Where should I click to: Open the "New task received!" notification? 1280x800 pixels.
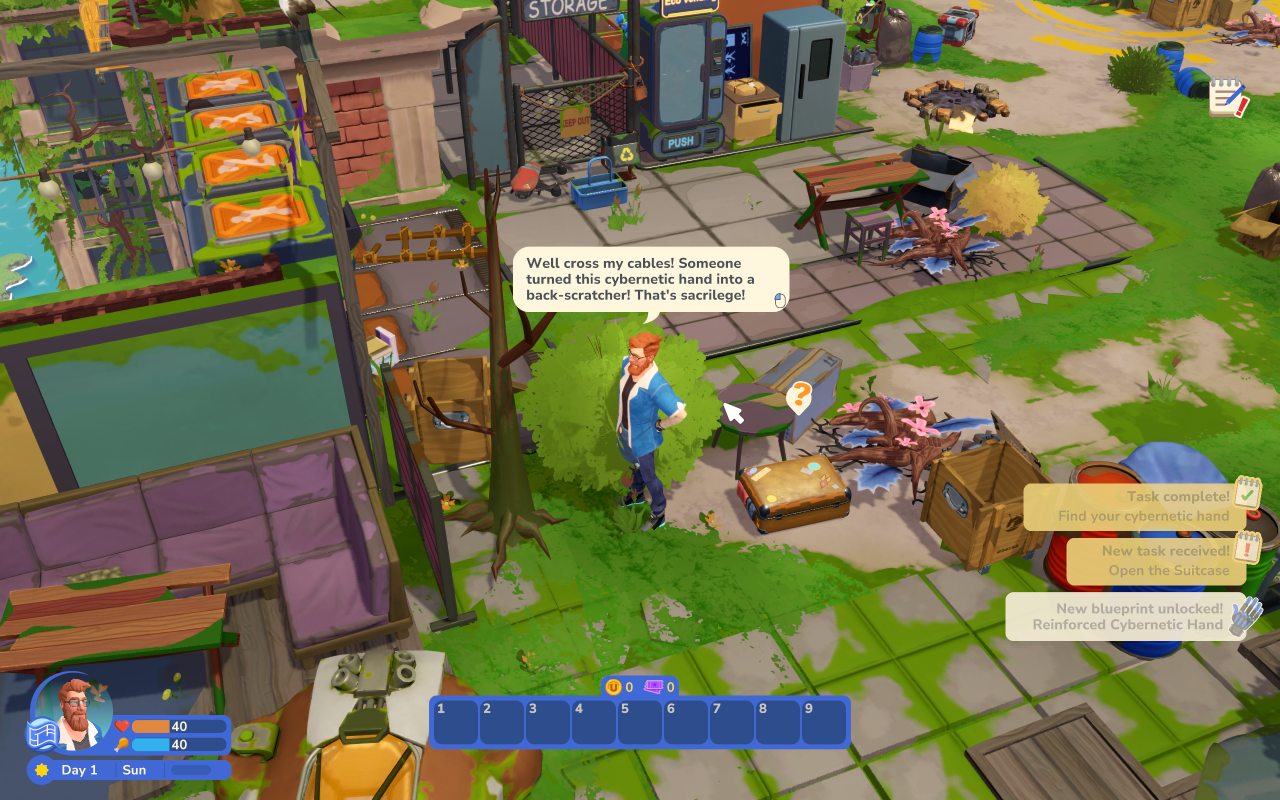[1155, 561]
